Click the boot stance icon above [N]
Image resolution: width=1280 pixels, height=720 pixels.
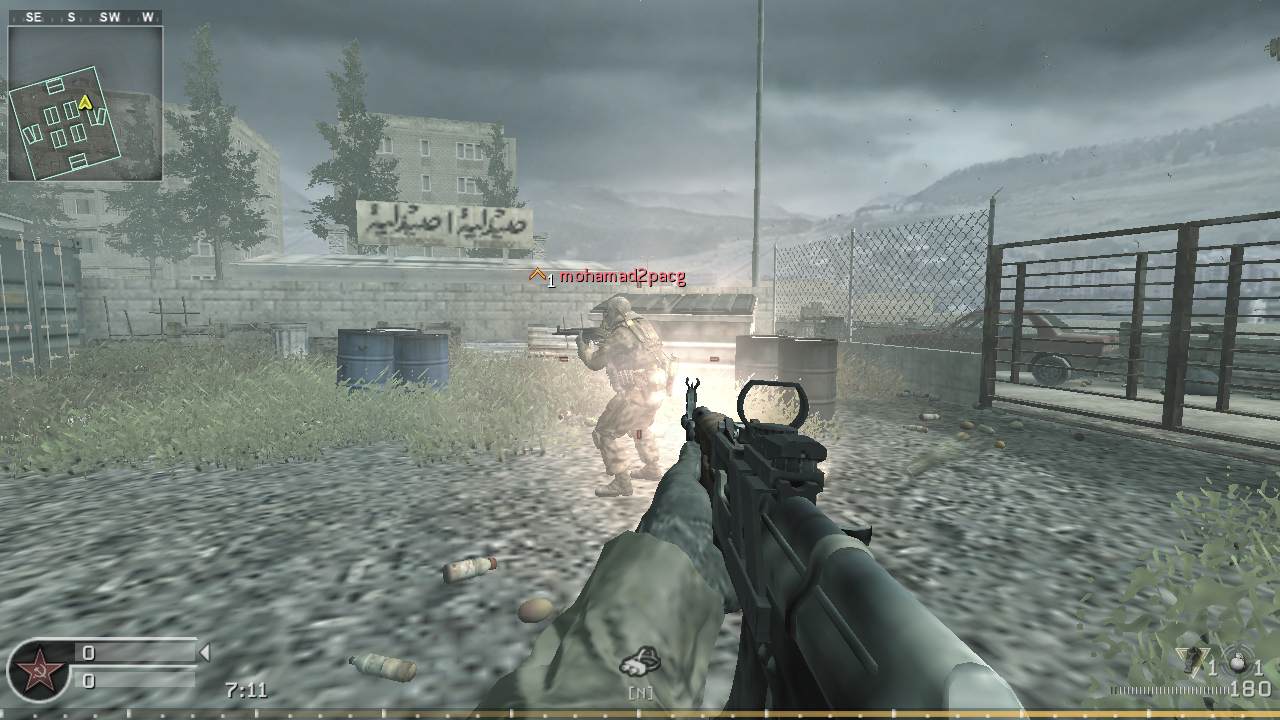(x=637, y=659)
